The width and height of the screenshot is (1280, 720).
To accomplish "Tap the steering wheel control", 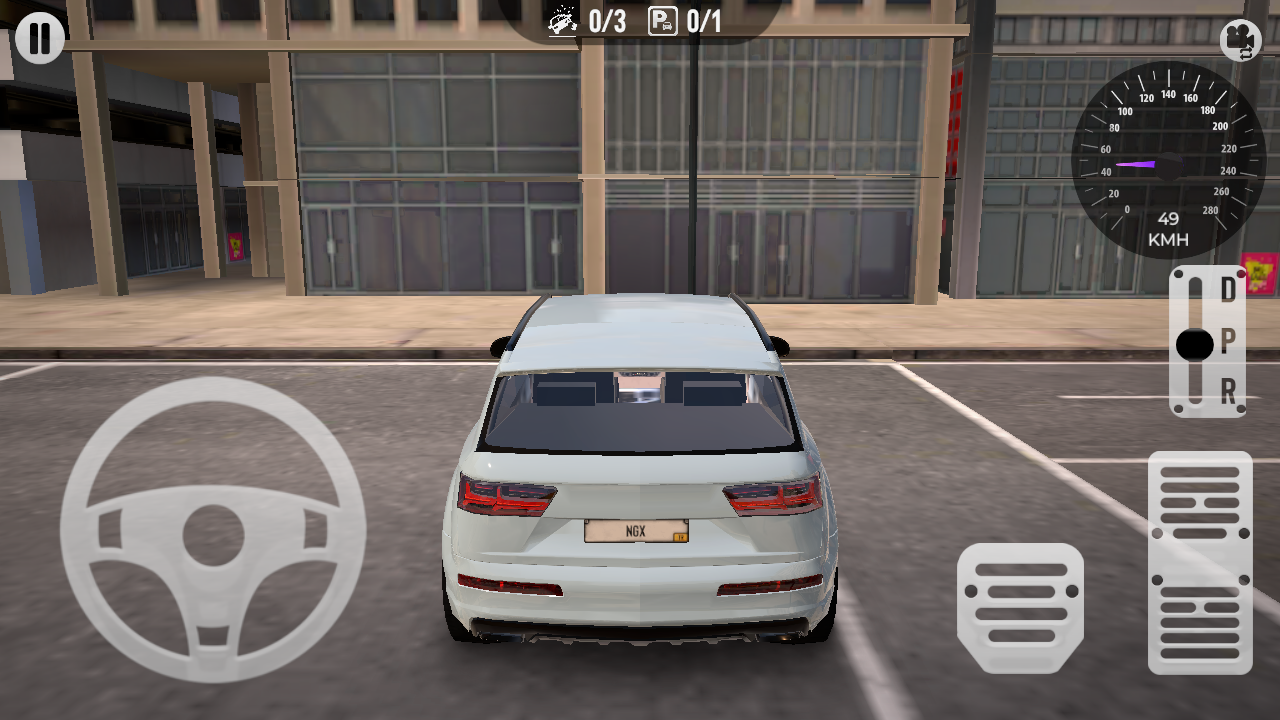I will coord(213,530).
